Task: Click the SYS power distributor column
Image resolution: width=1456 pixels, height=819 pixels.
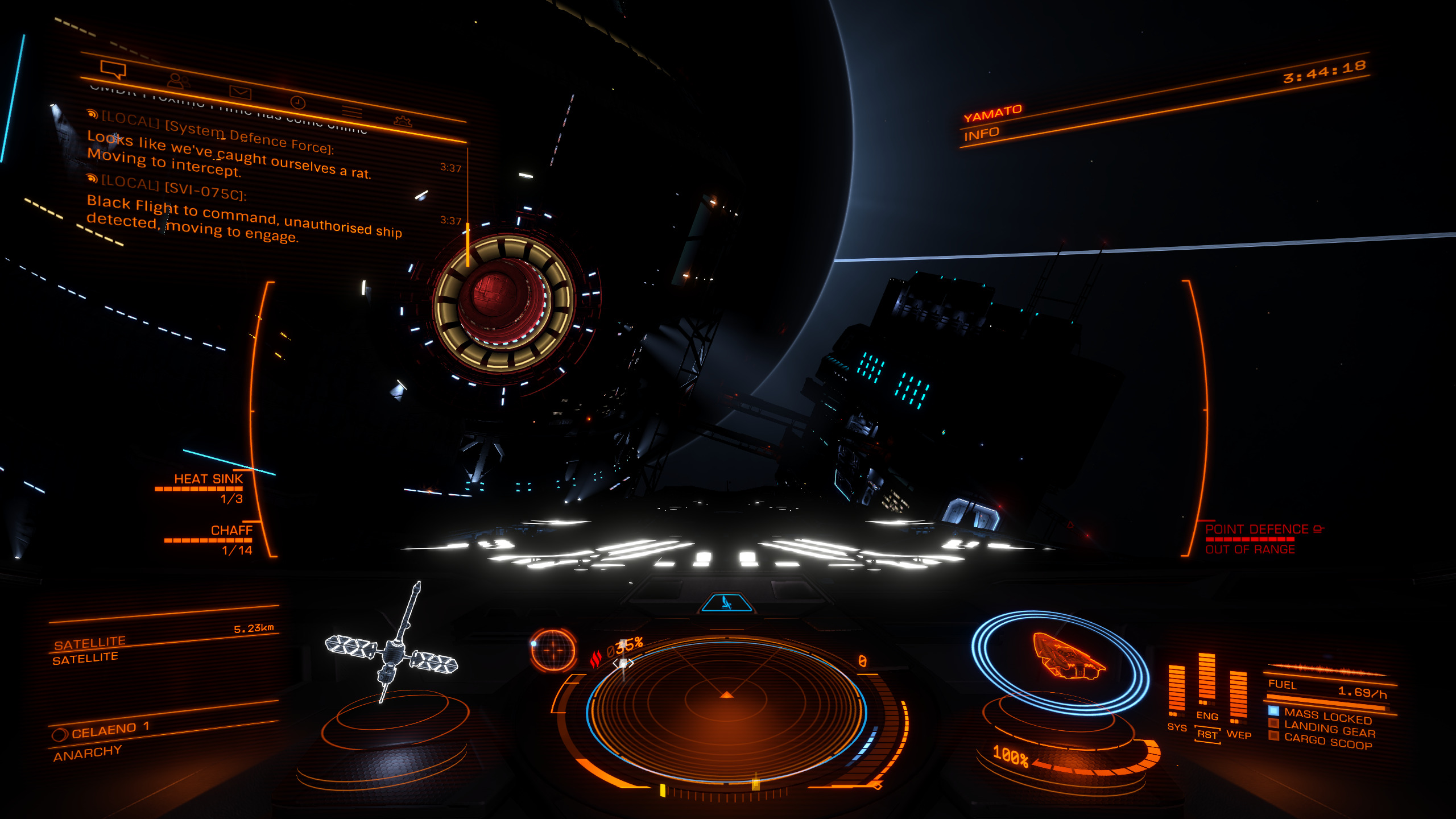Action: (x=1176, y=691)
